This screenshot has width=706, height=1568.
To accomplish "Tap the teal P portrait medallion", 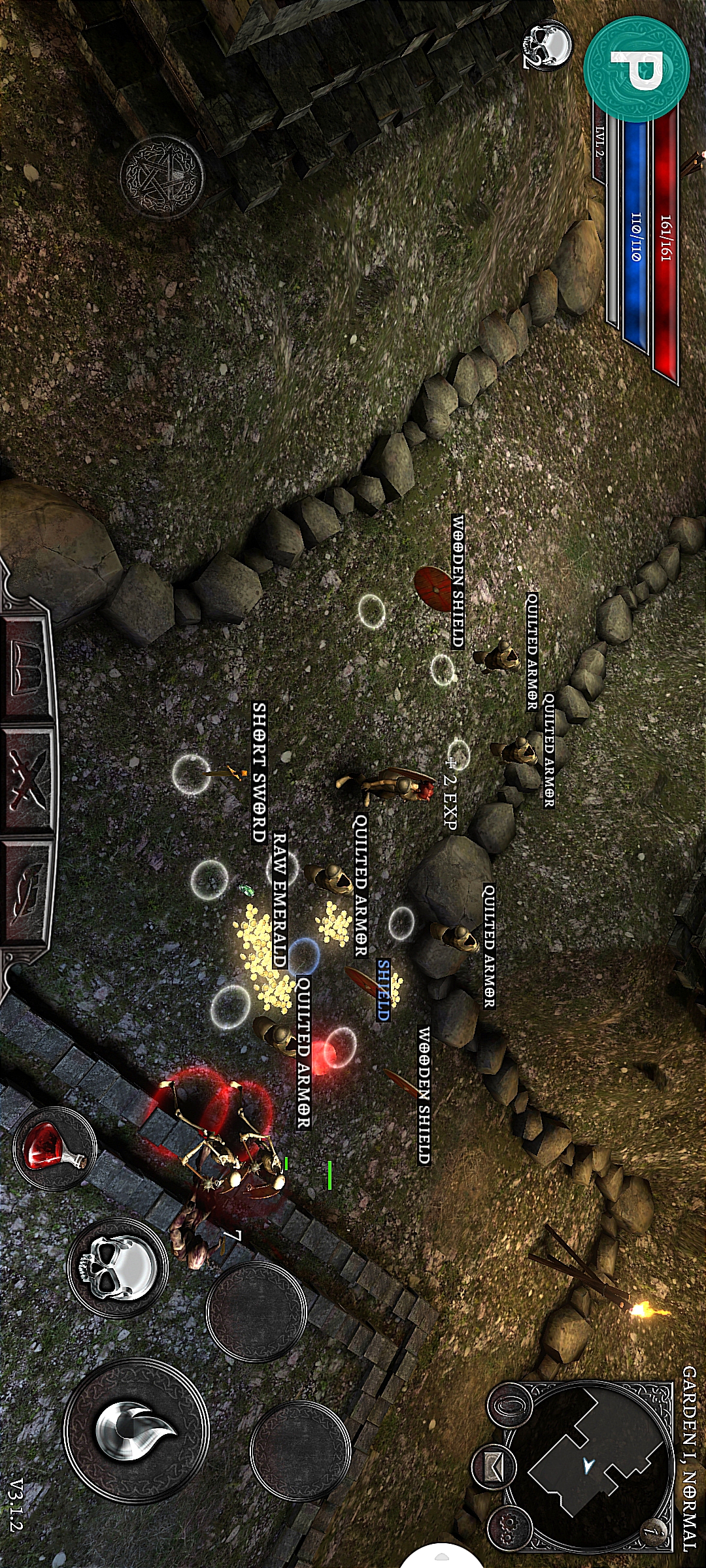I will tap(636, 69).
